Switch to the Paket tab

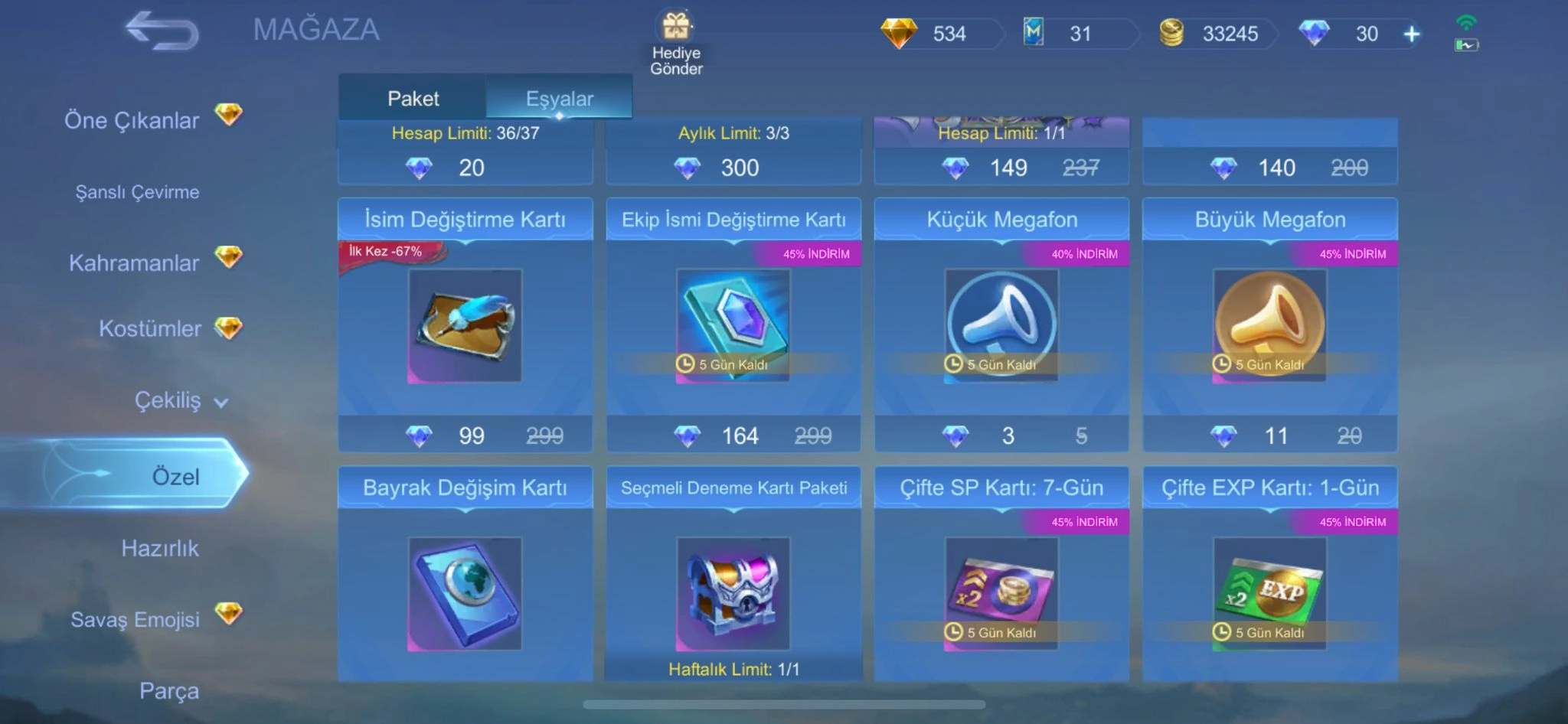point(413,98)
